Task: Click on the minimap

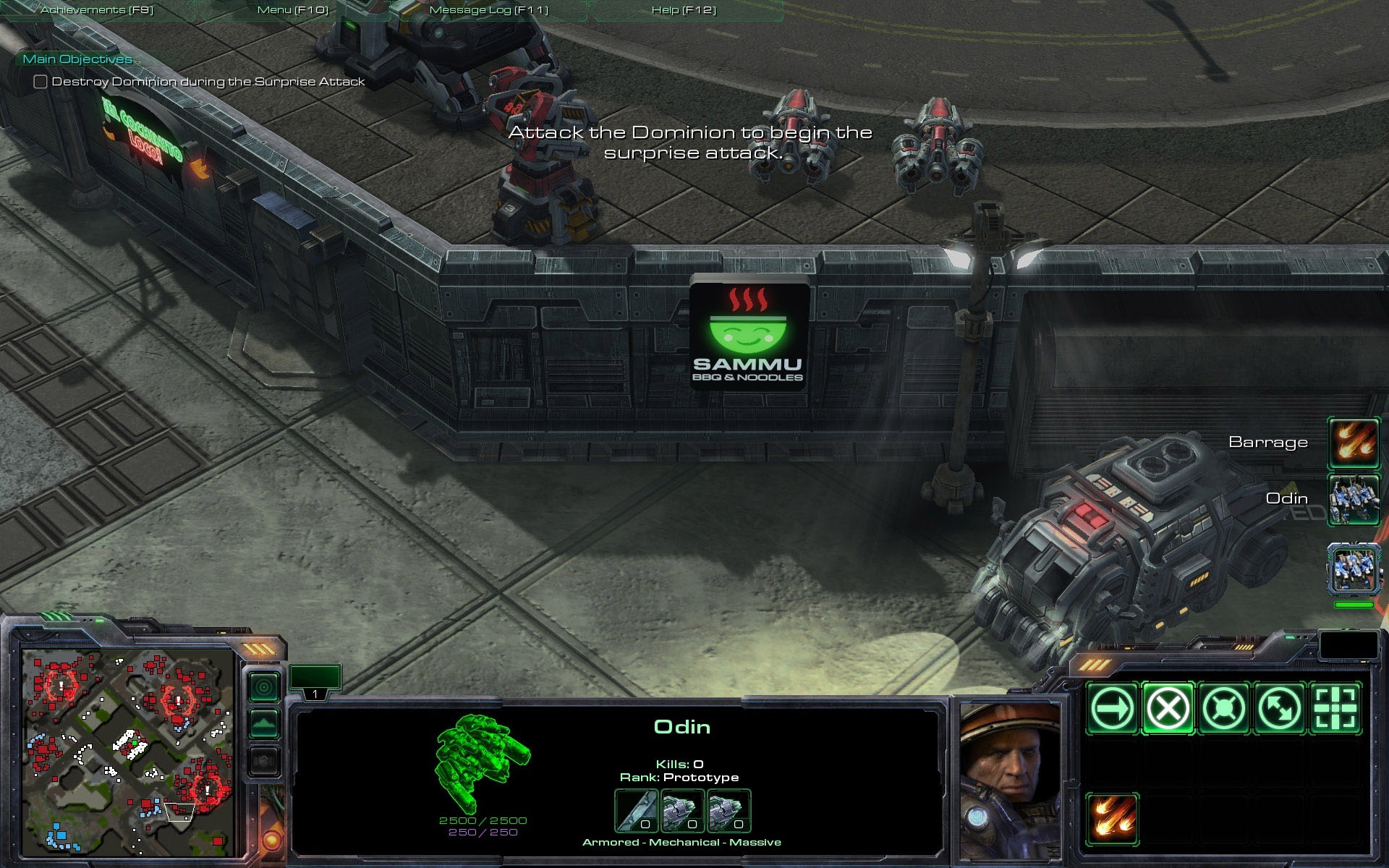Action: pos(128,752)
